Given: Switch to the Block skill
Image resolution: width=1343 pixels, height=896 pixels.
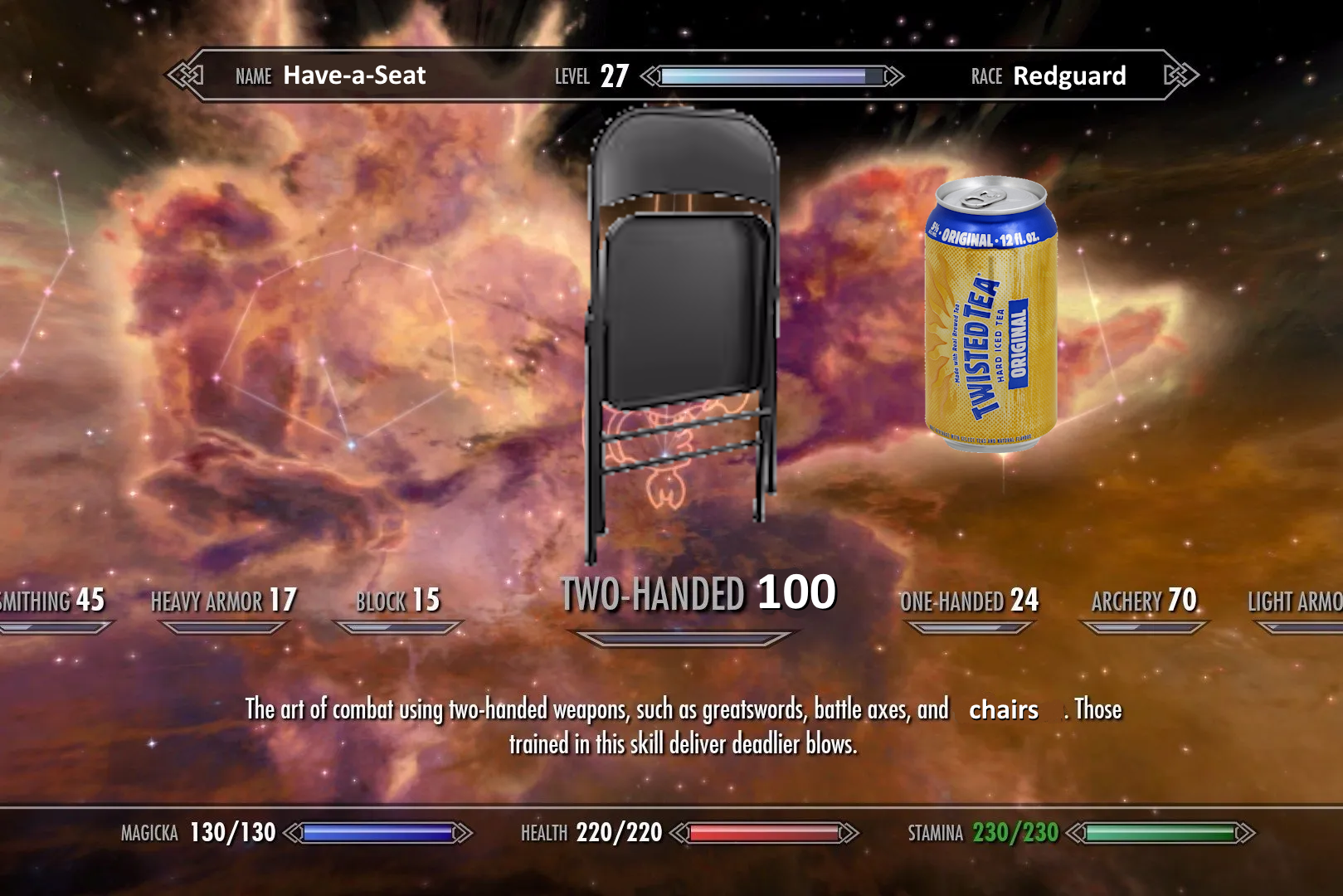Looking at the screenshot, I should click(x=397, y=601).
